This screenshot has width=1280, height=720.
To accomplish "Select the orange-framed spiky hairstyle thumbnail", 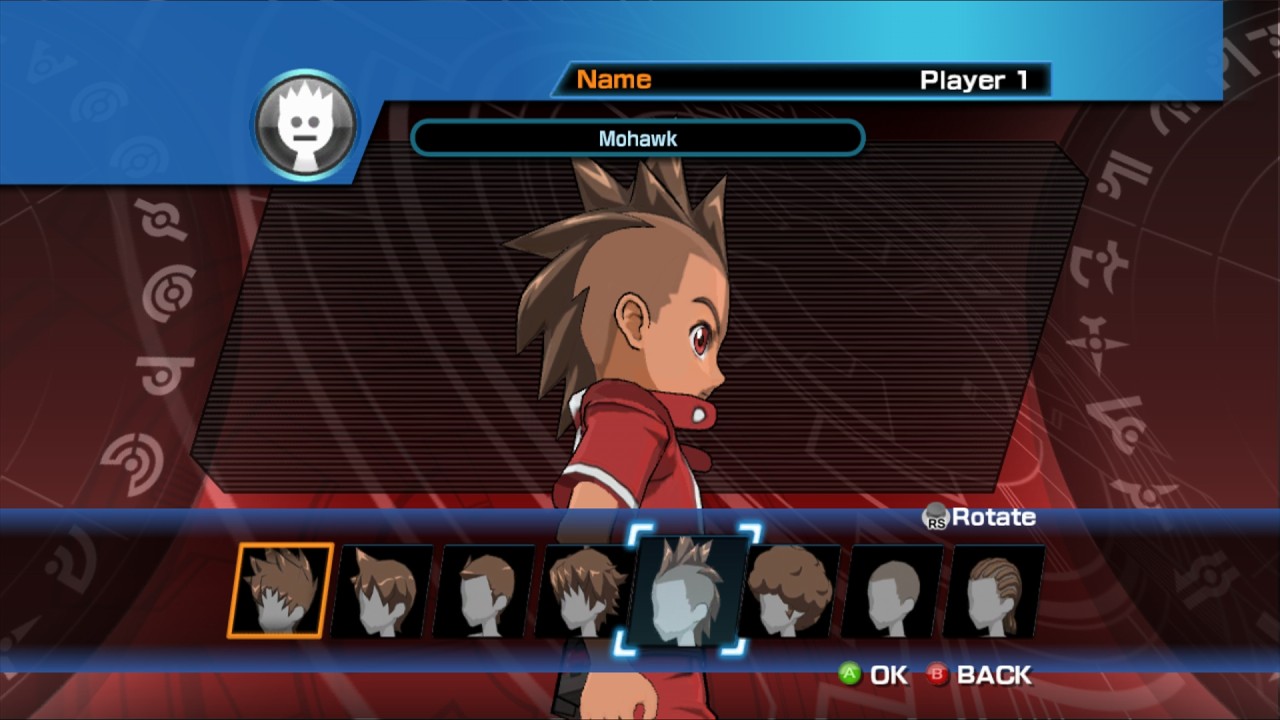I will tap(280, 590).
